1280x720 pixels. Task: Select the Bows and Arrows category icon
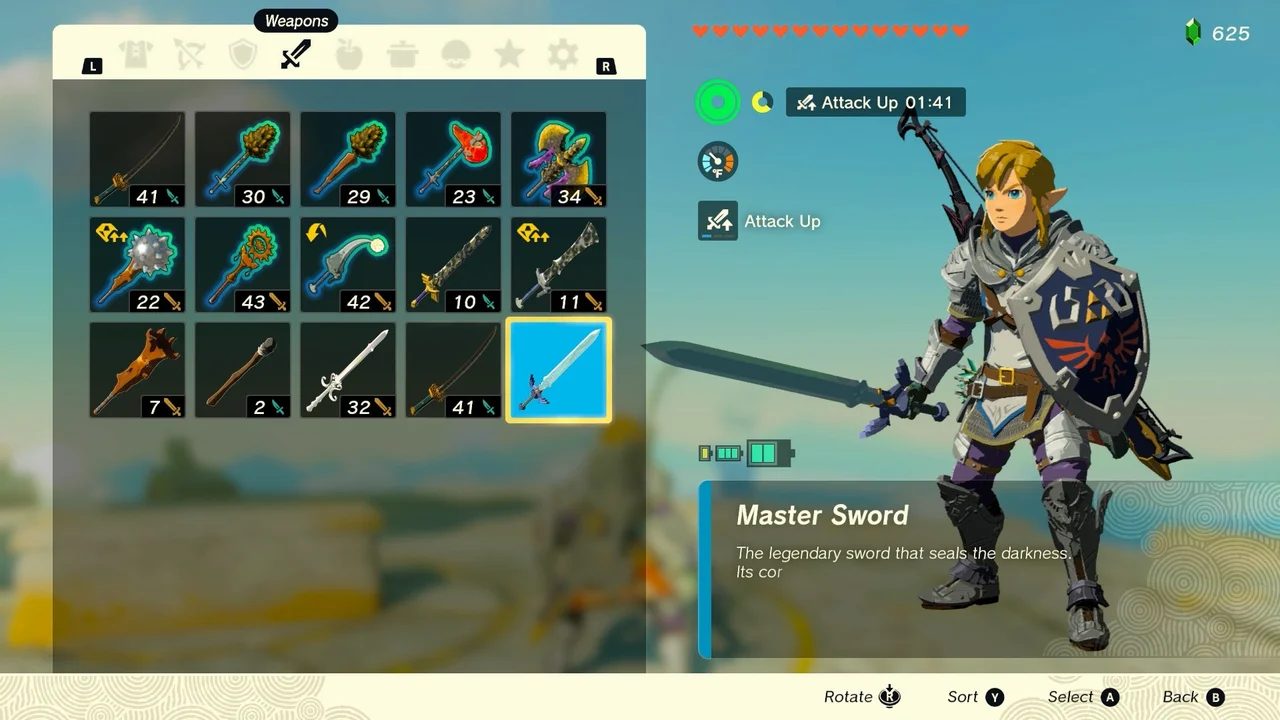189,54
